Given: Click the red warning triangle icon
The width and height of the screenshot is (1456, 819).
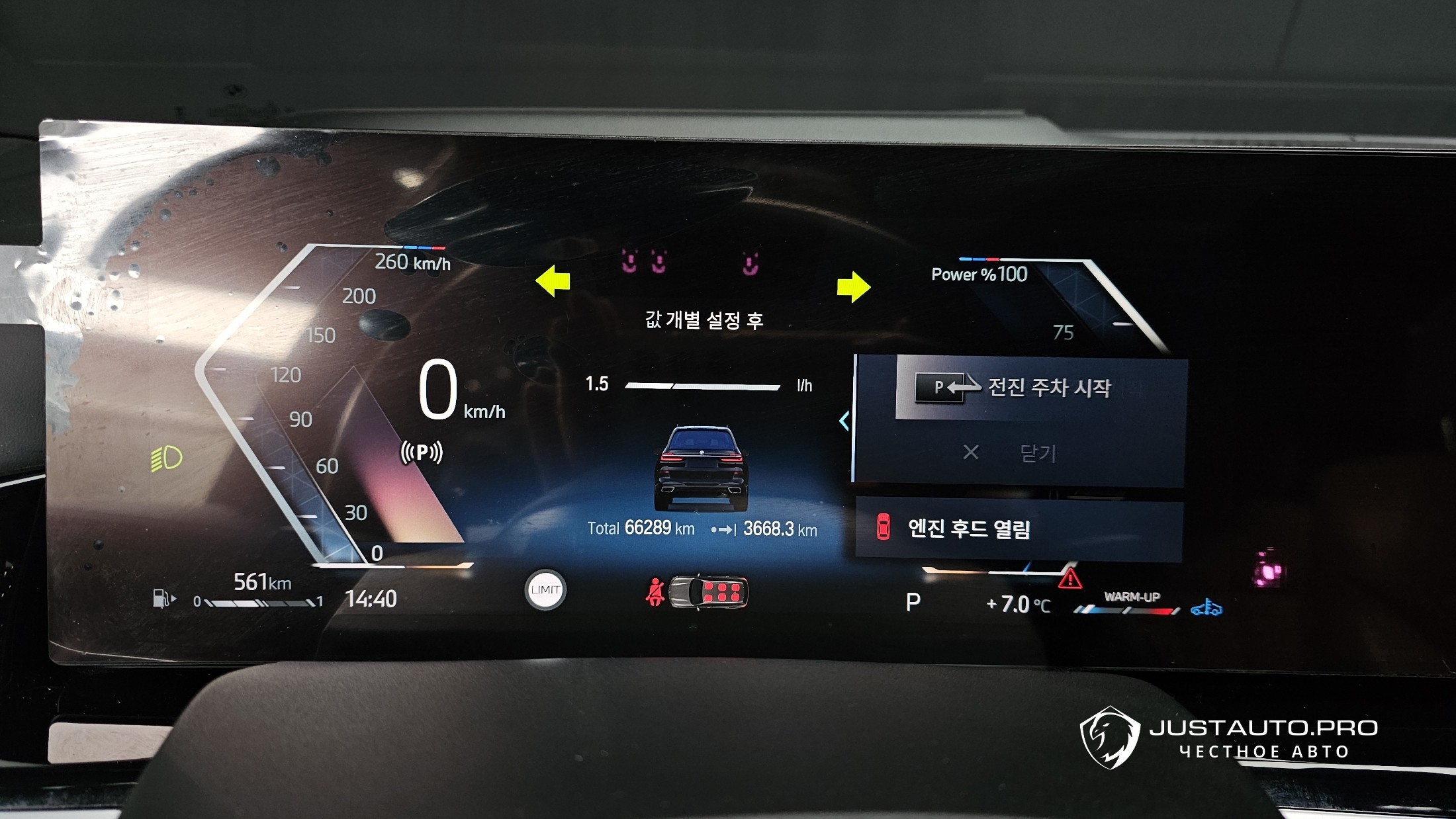Looking at the screenshot, I should click(1069, 580).
